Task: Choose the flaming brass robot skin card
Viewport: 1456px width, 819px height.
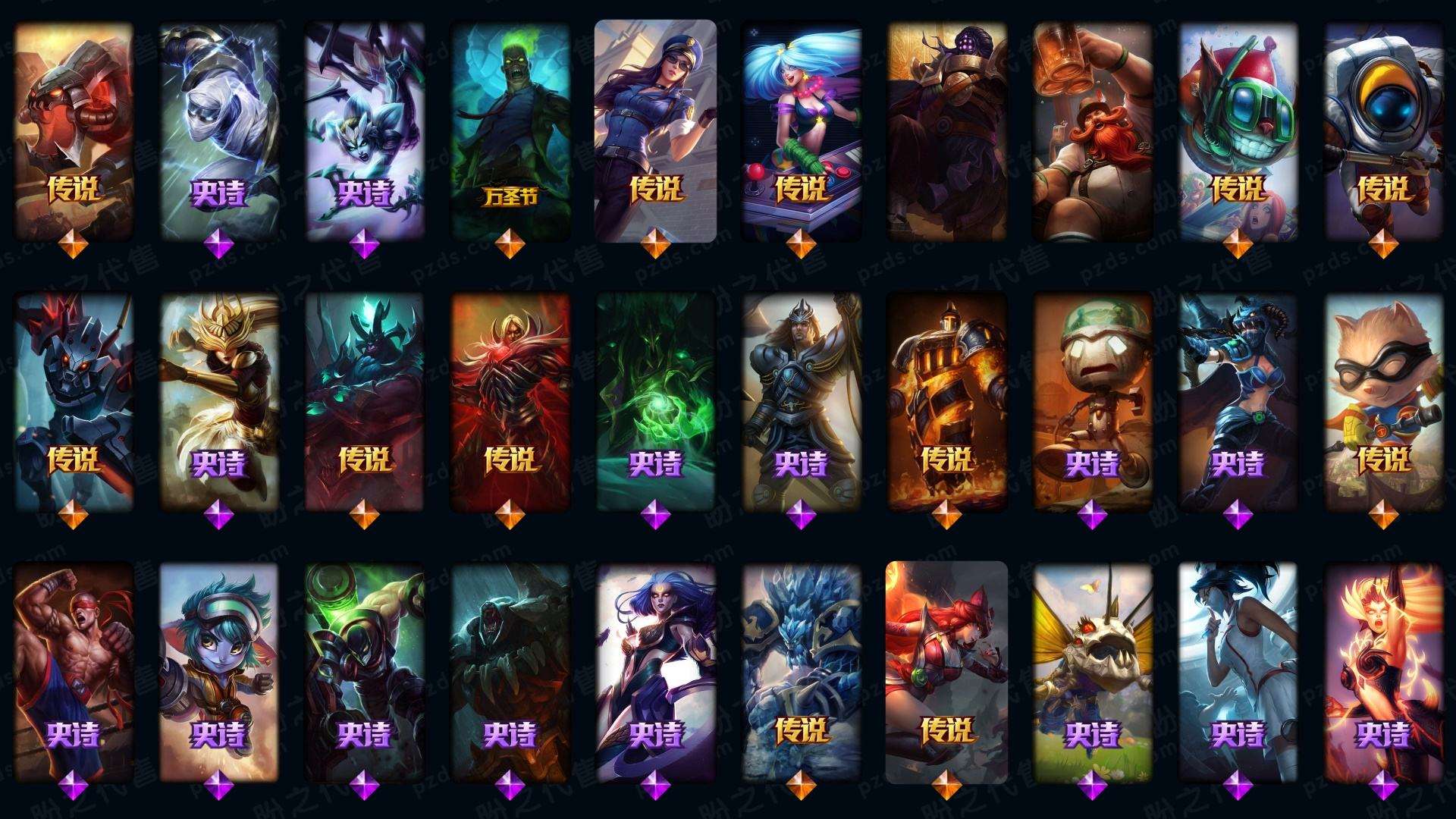Action: 946,402
